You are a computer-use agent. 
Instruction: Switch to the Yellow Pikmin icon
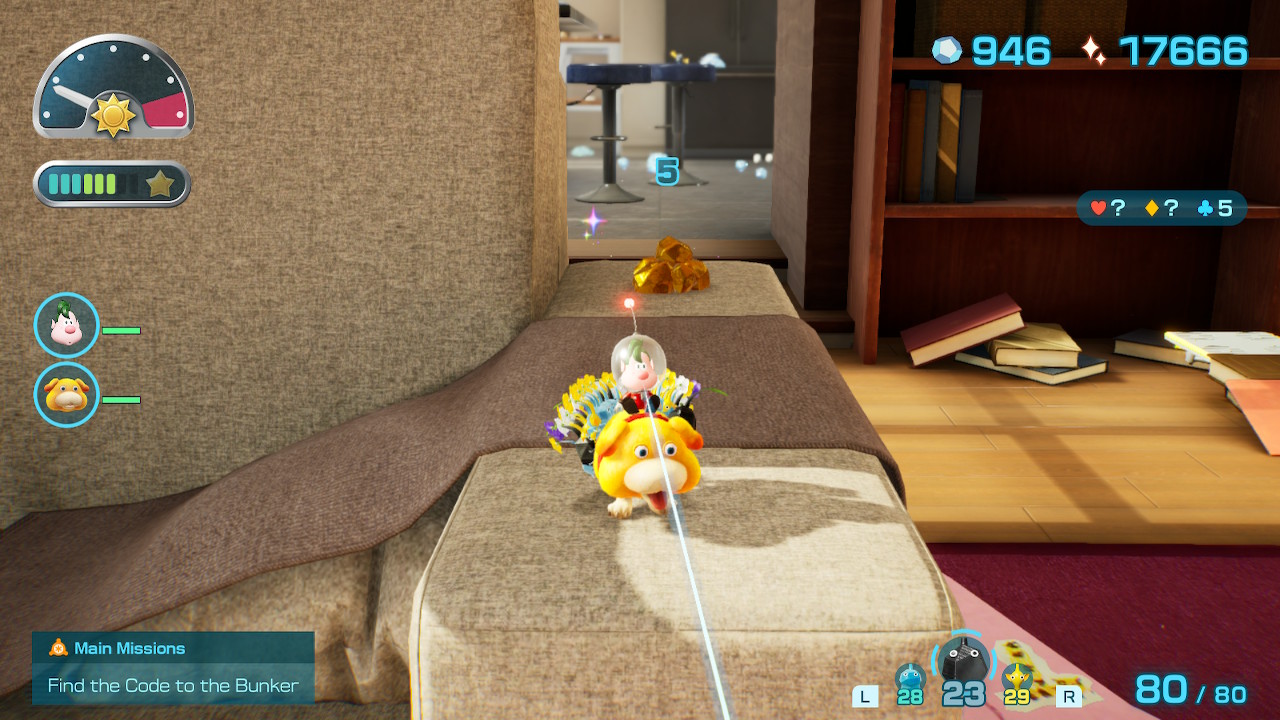tap(1017, 678)
